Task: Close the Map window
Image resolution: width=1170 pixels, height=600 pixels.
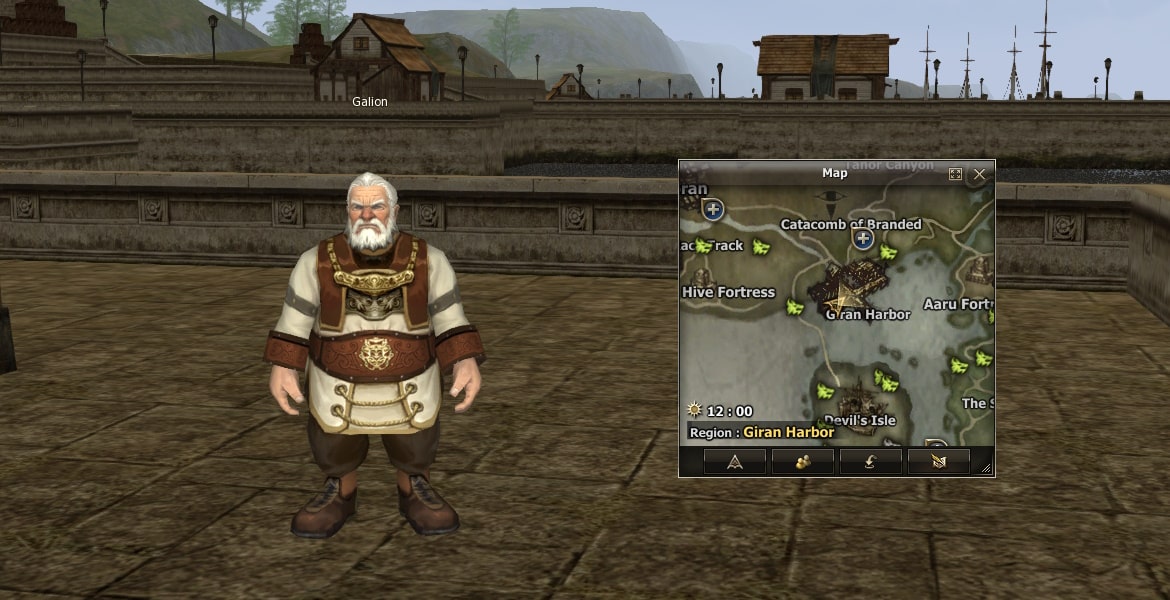Action: 979,174
